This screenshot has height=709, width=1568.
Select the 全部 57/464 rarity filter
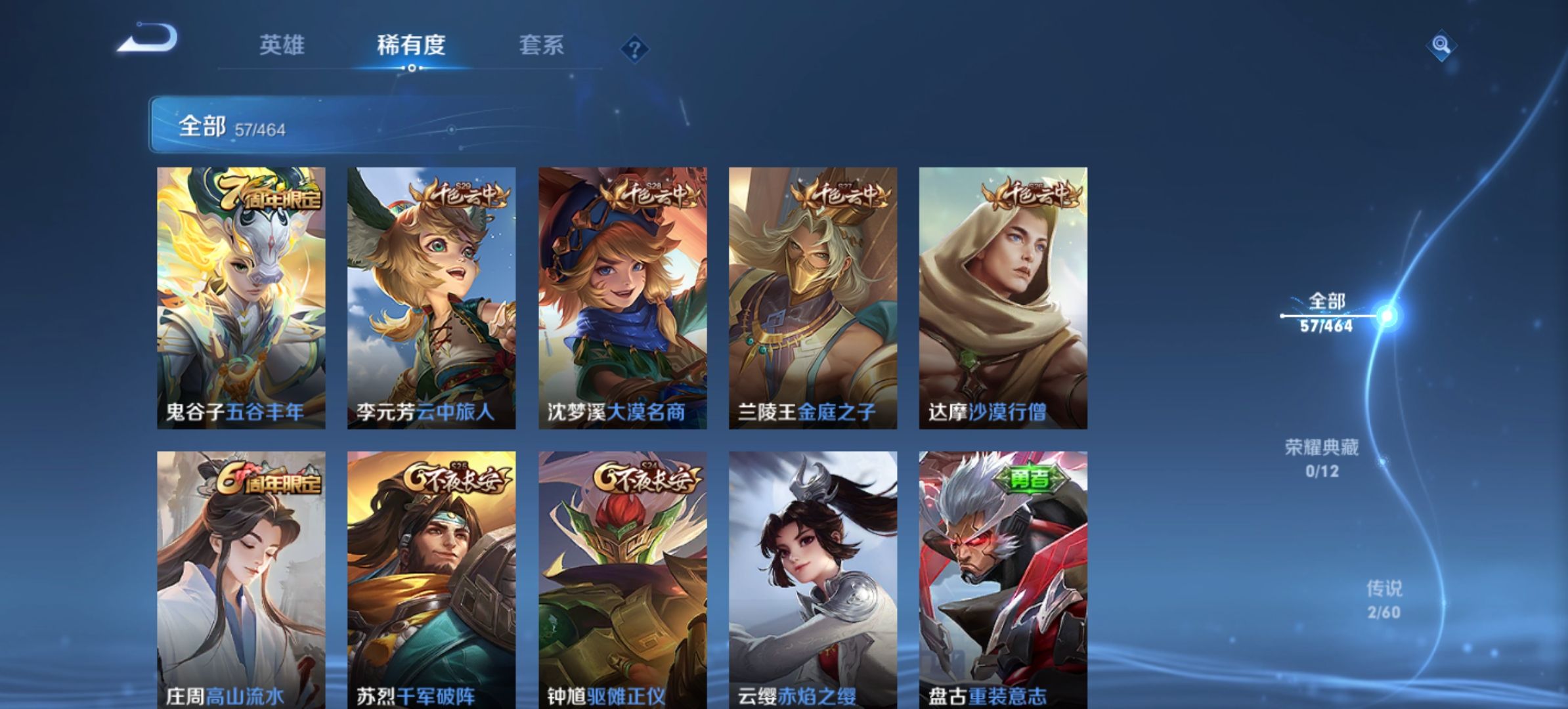[1326, 313]
